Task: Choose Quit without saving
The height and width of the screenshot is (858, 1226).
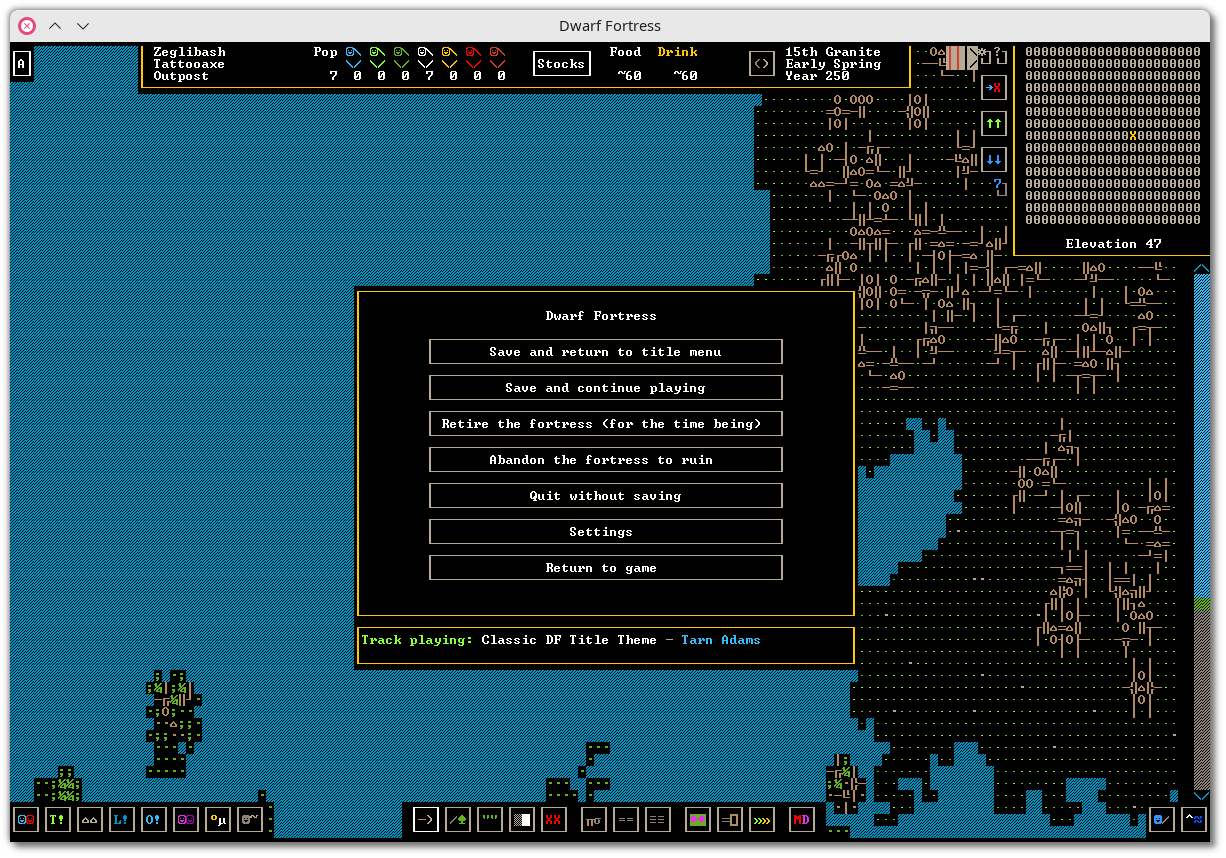Action: click(x=605, y=496)
